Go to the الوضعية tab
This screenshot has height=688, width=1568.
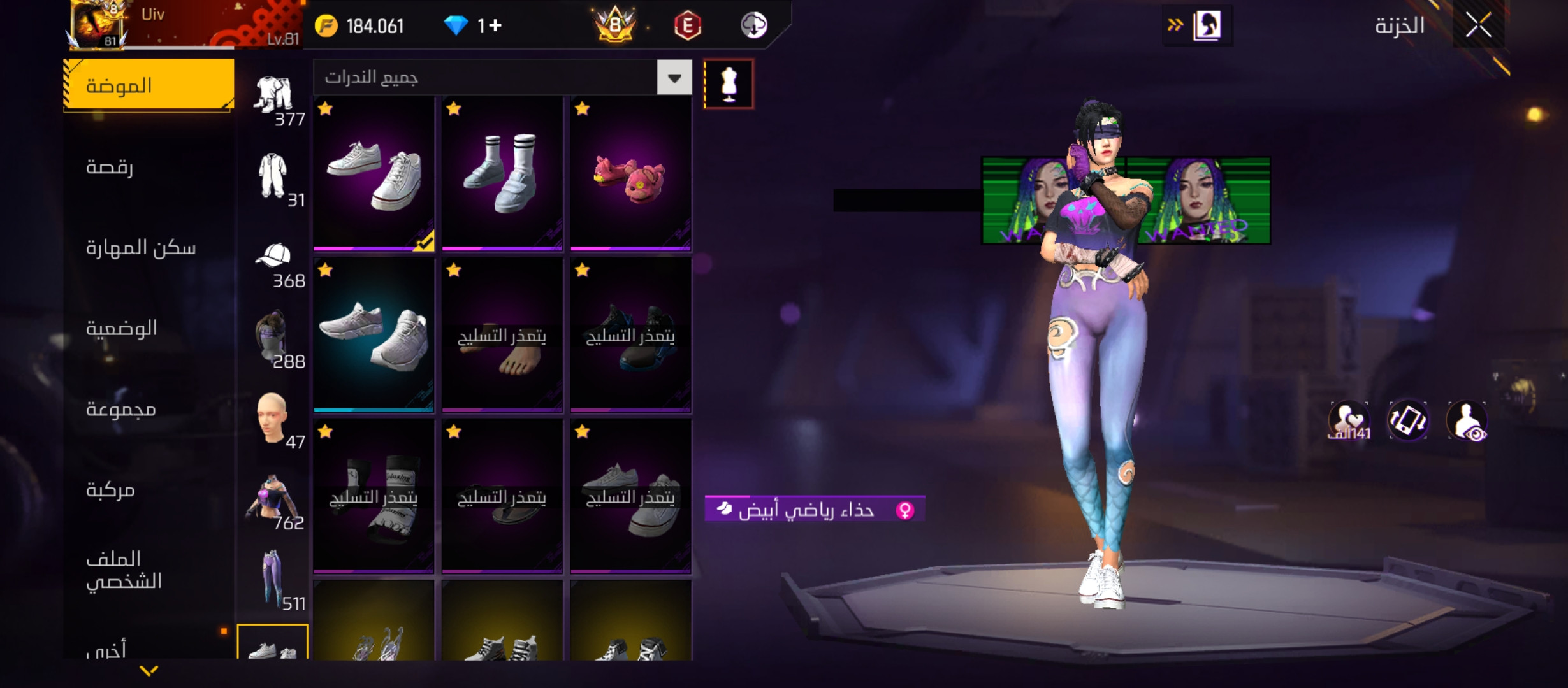[x=122, y=329]
